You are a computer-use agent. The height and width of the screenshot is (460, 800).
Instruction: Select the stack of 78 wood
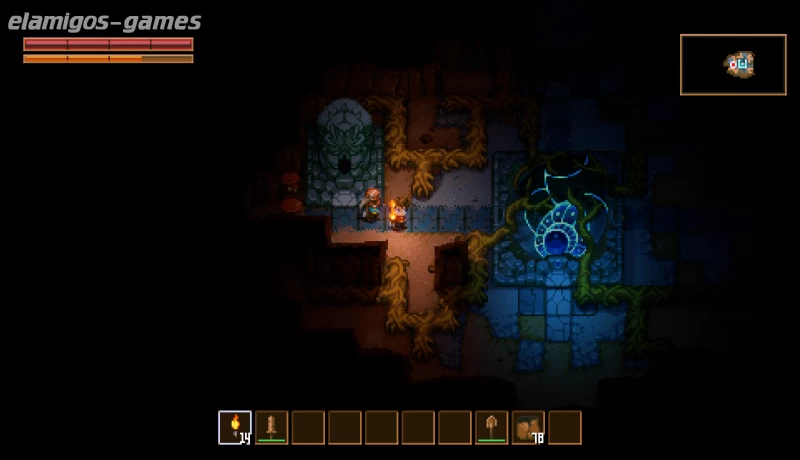pos(528,428)
